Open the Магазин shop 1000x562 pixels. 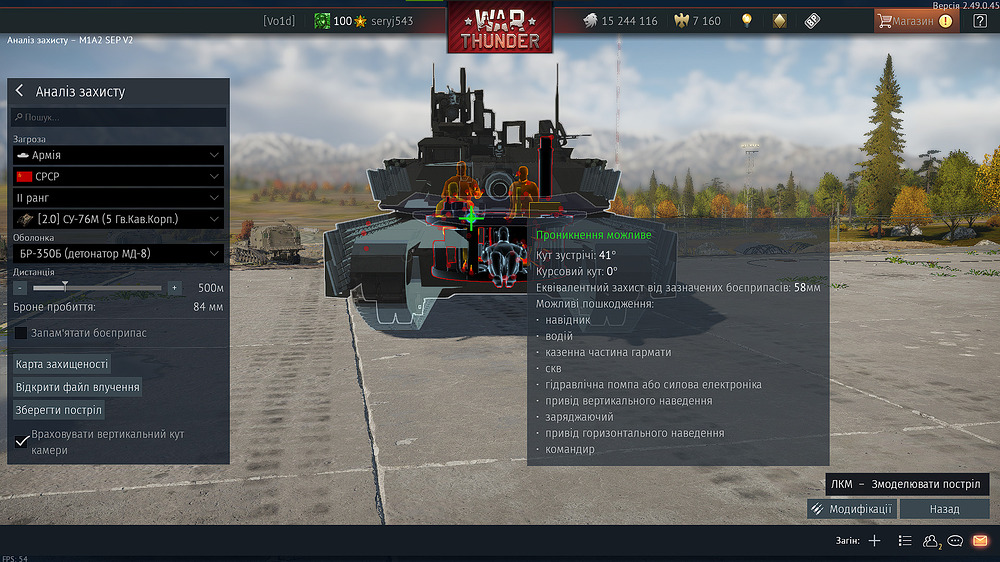point(915,20)
